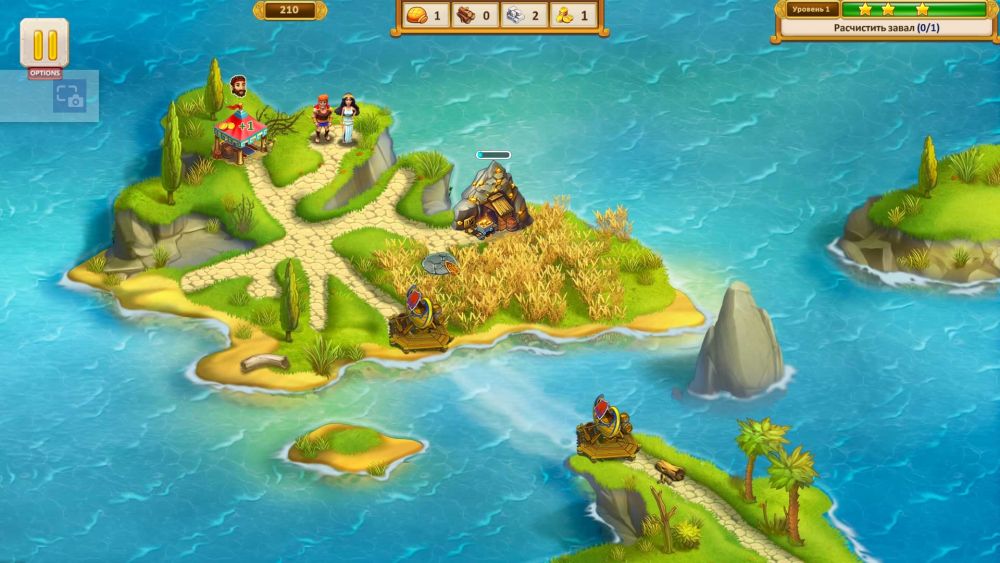The height and width of the screenshot is (563, 1000).
Task: Click the screenshot camera overlay icon
Action: click(69, 96)
